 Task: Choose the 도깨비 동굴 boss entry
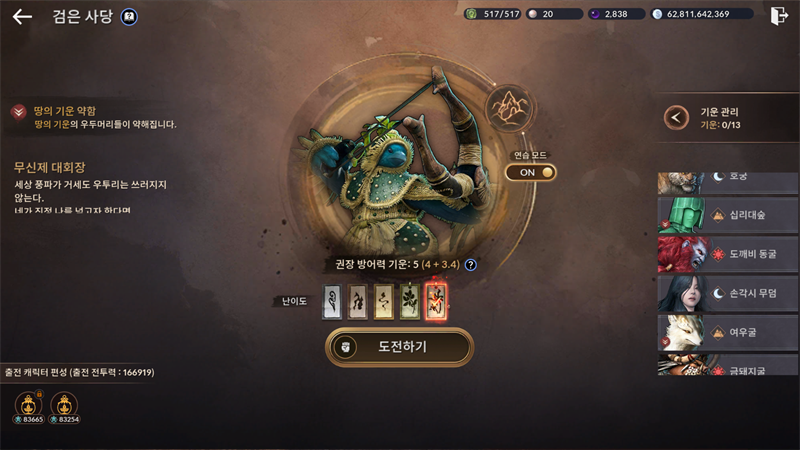[x=728, y=254]
